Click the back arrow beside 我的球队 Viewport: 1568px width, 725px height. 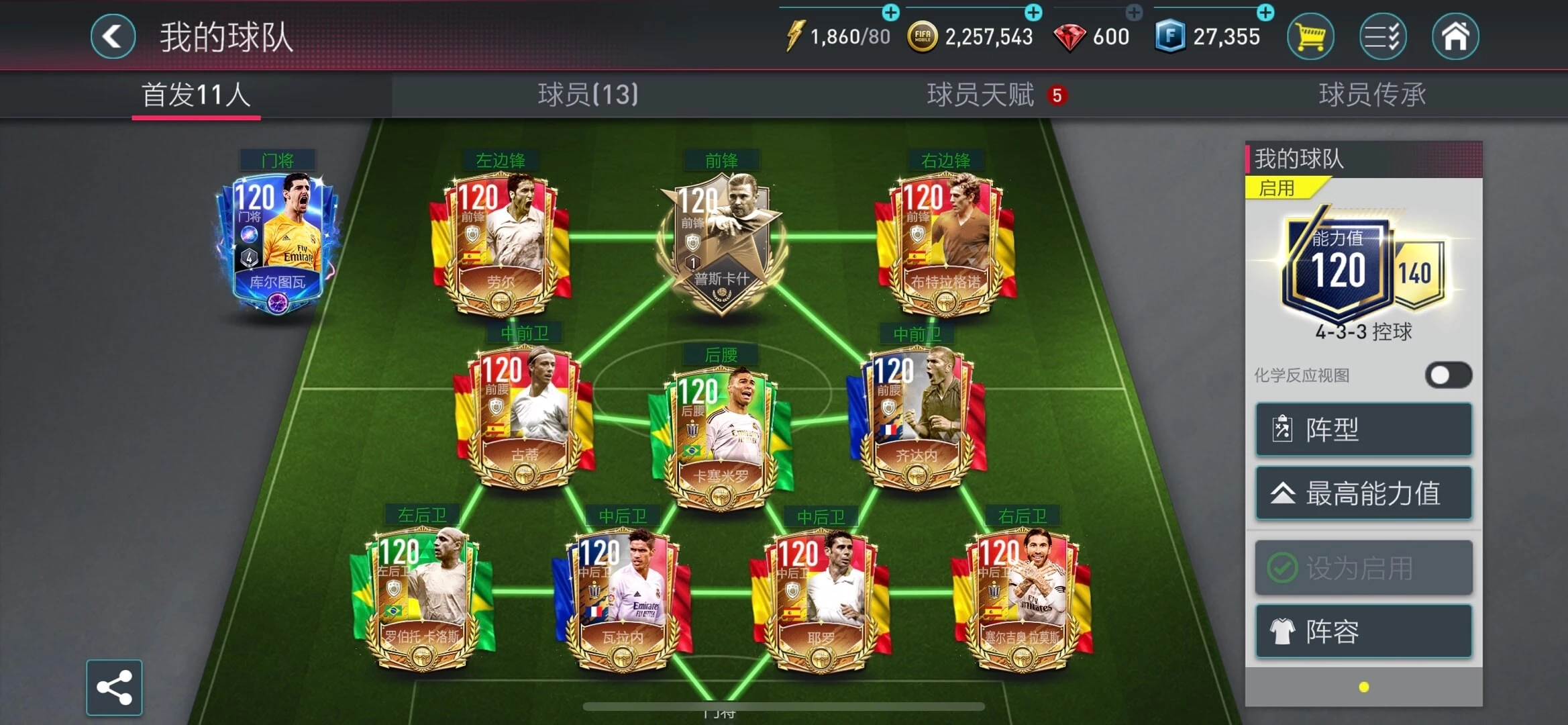(x=113, y=36)
